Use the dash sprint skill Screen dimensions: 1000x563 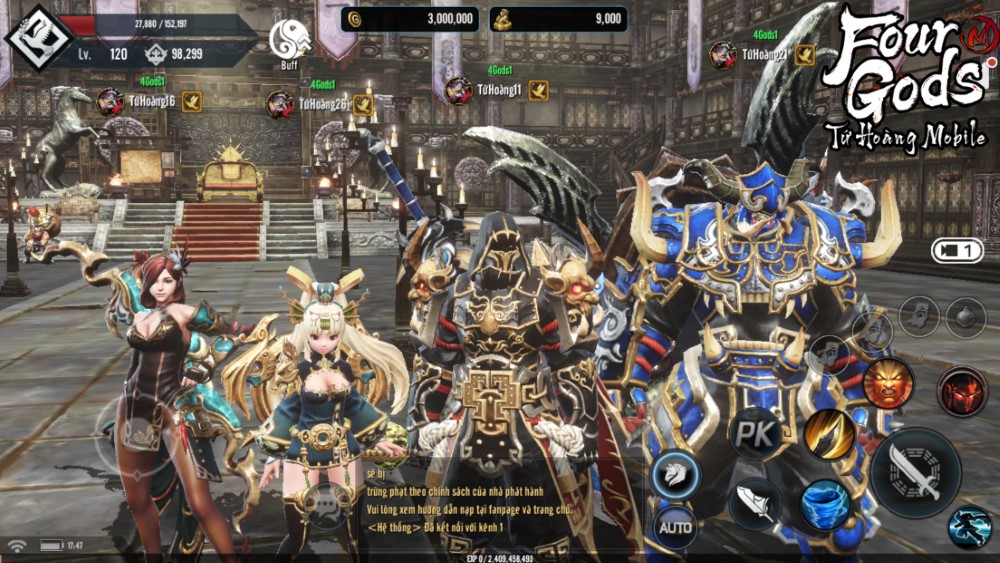pyautogui.click(x=969, y=528)
